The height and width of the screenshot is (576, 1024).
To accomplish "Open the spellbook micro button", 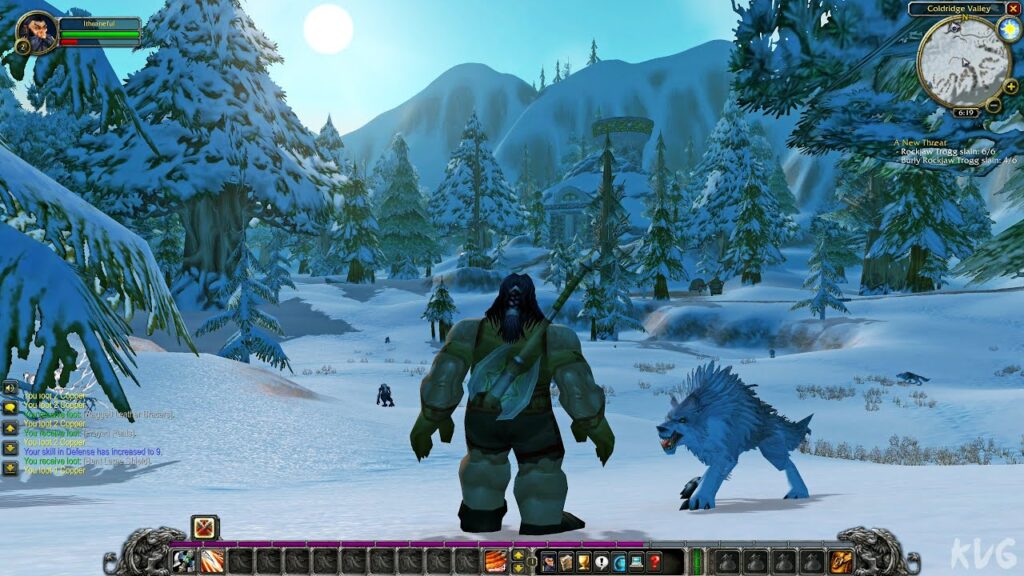I will coord(566,562).
